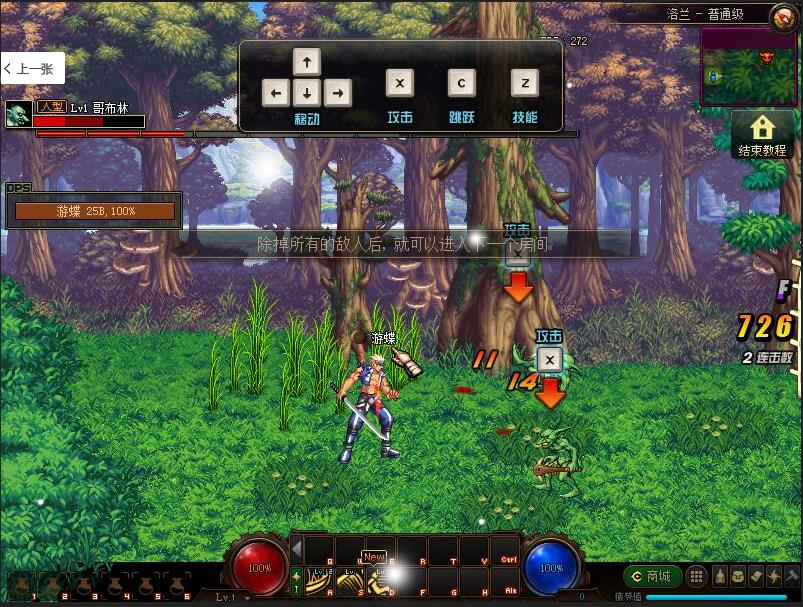Click the round compass button above minimap
Screen dimensions: 803x607
[783, 16]
